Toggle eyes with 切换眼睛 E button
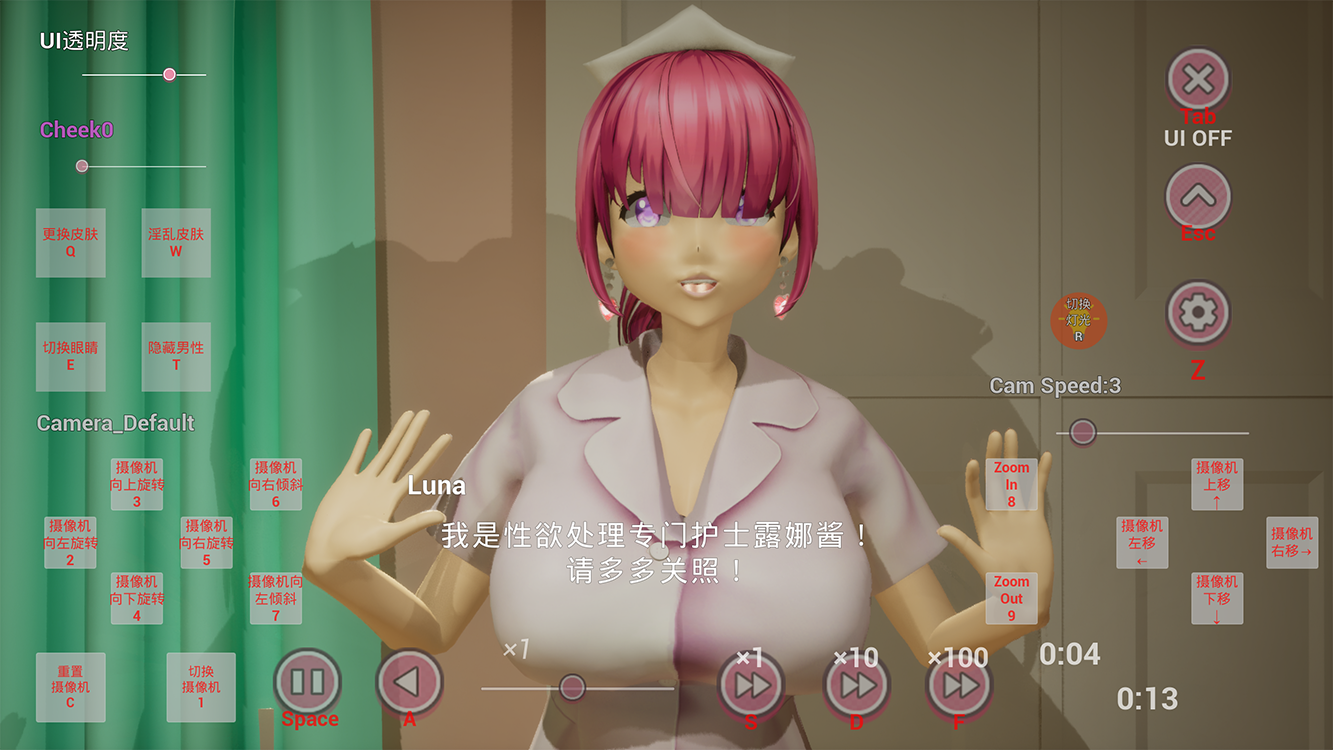This screenshot has width=1333, height=750. click(x=70, y=357)
